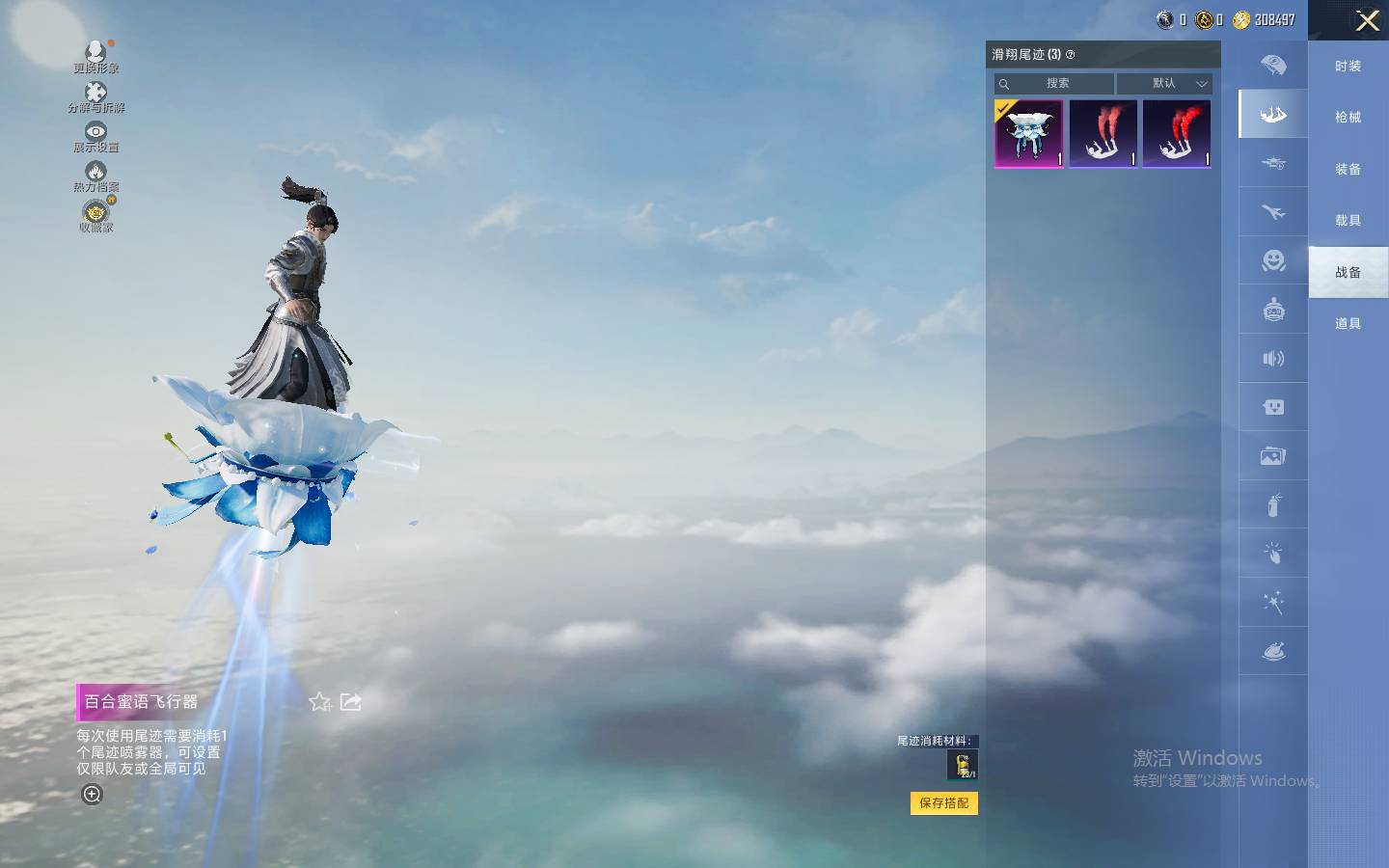Close the inventory screen with the X
This screenshot has height=868, width=1389.
pos(1367,20)
